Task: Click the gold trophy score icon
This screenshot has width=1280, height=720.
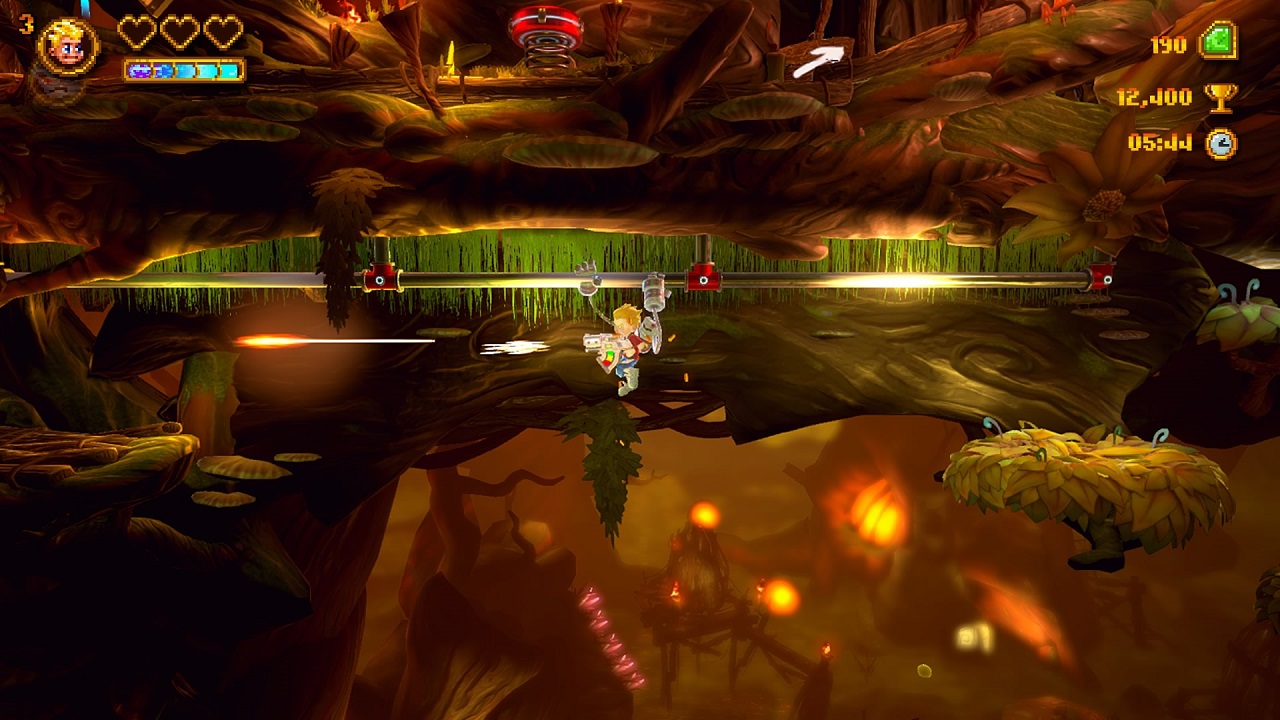Action: [1220, 97]
